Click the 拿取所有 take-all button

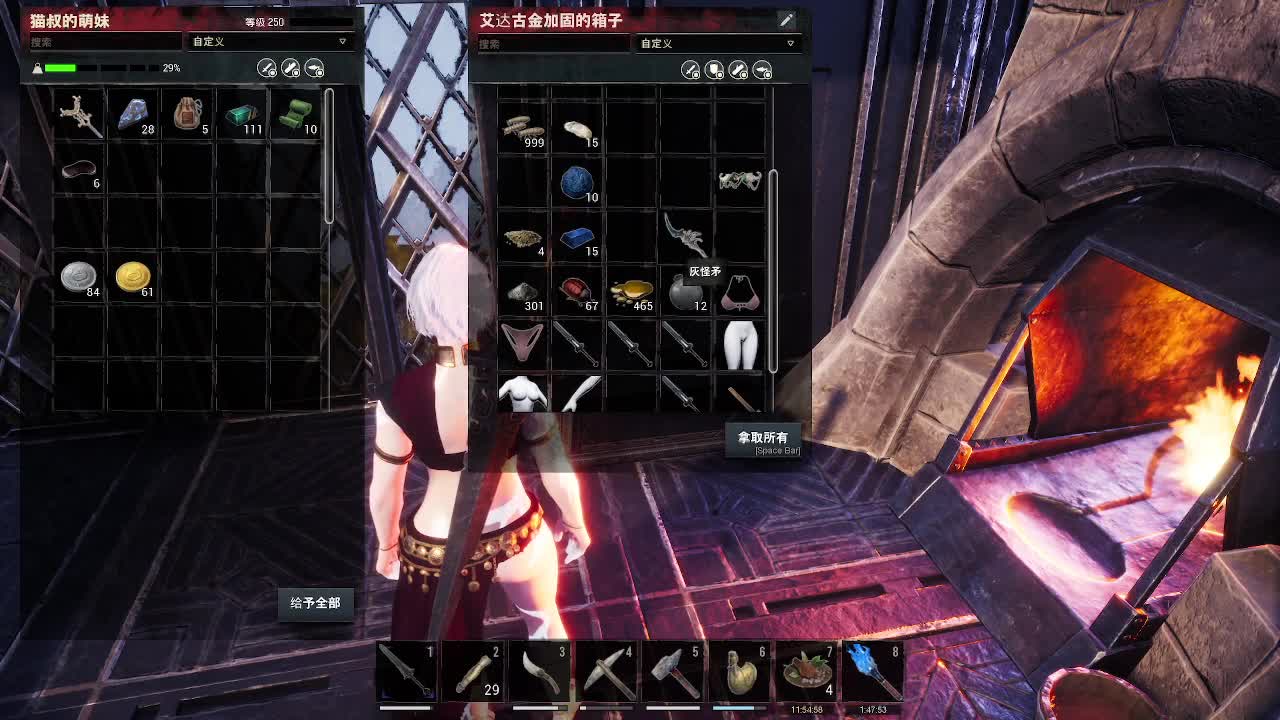763,438
